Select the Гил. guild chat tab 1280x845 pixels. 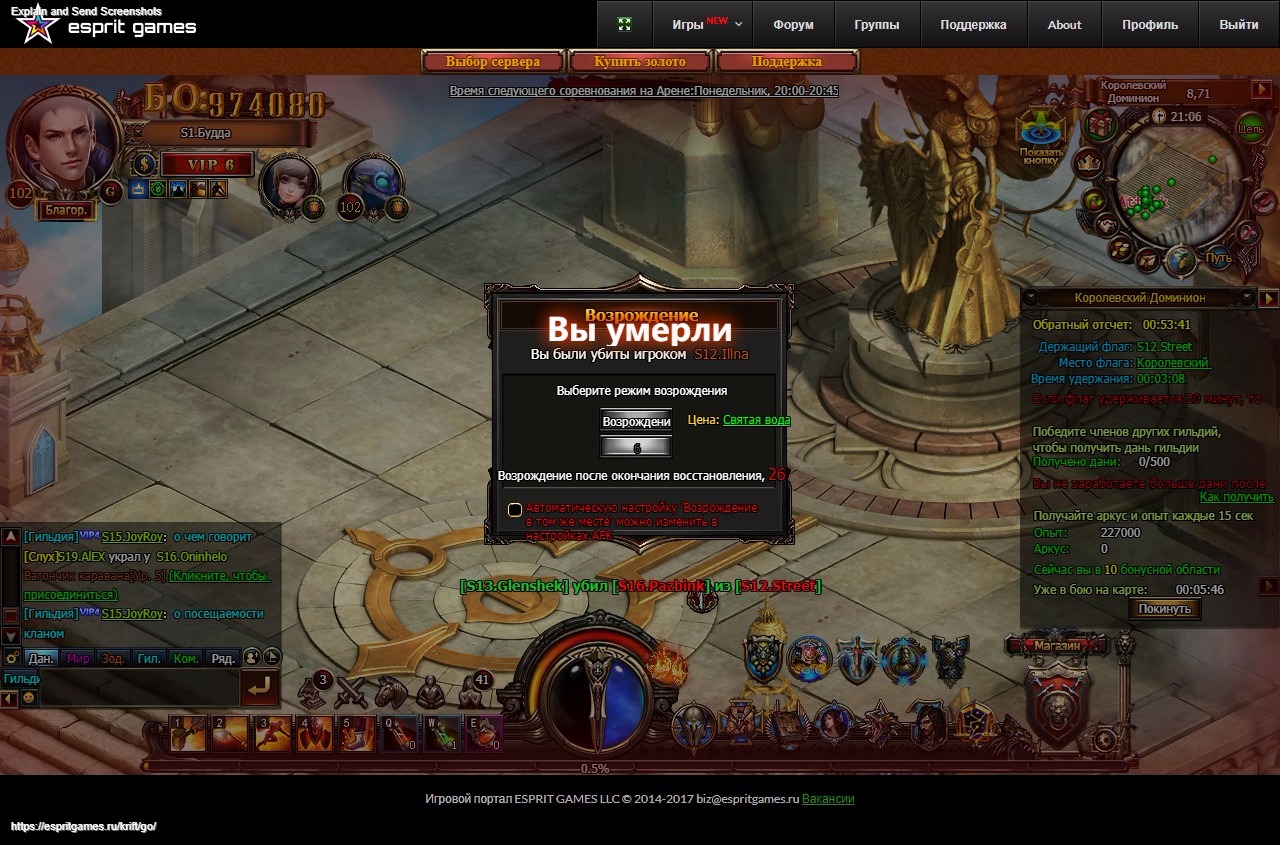pyautogui.click(x=149, y=658)
